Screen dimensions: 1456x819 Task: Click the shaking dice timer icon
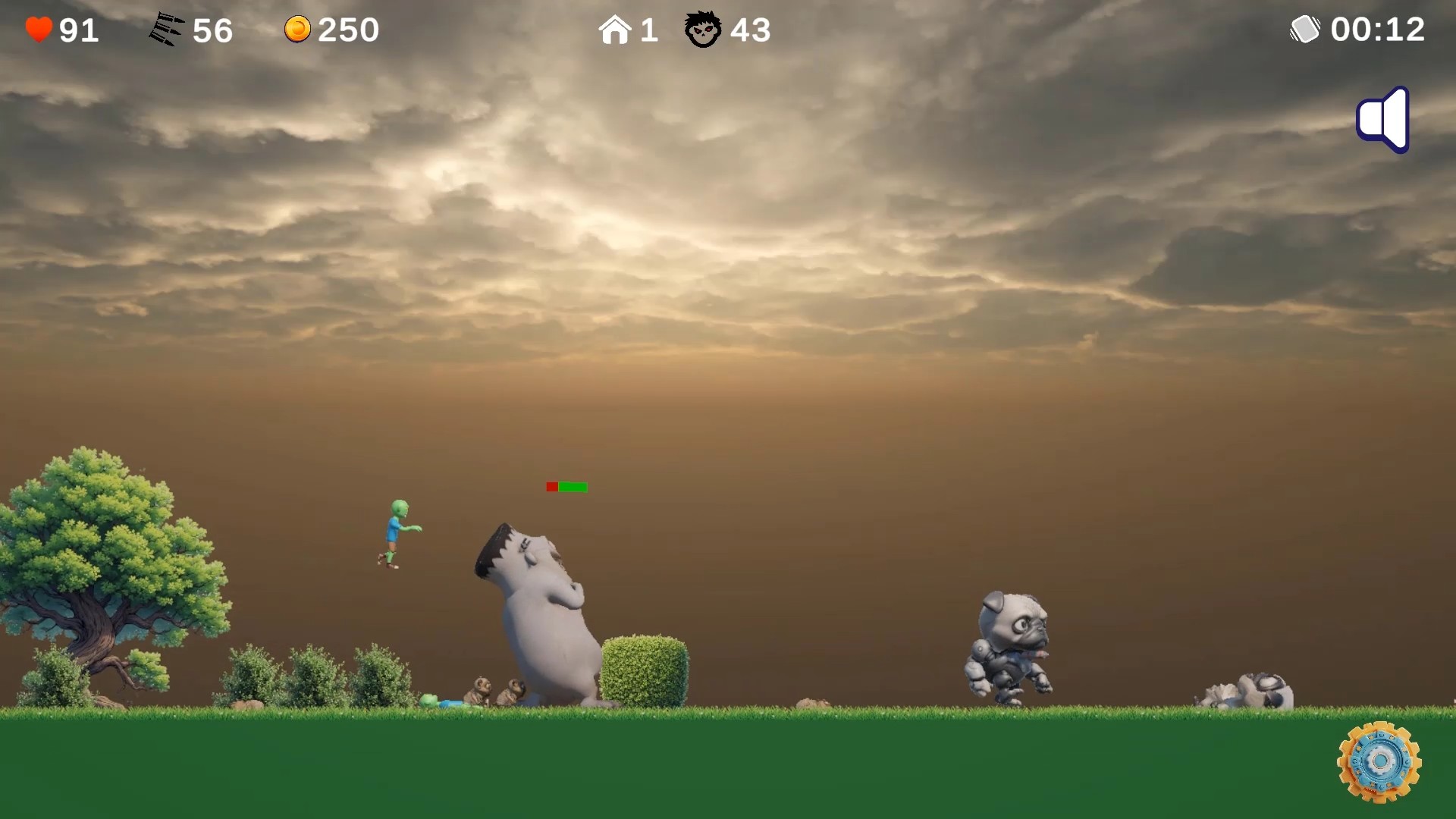1305,30
